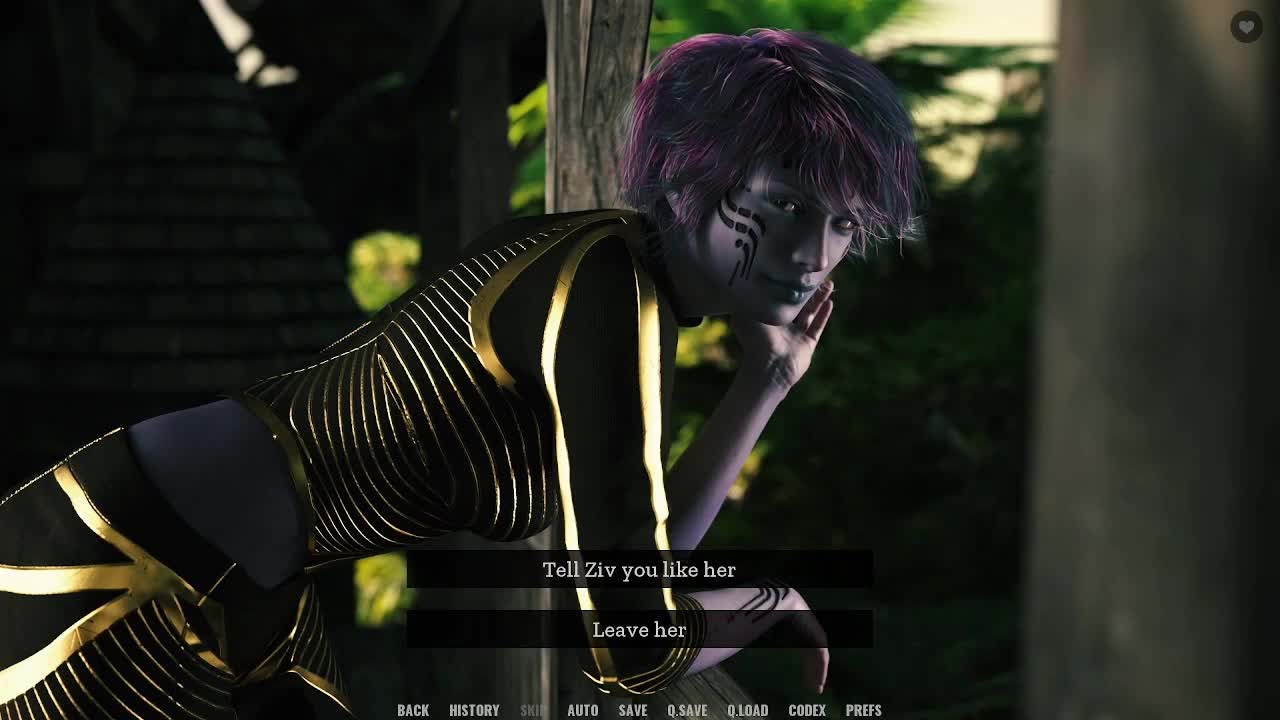Open the PREFS preferences menu

[x=864, y=710]
